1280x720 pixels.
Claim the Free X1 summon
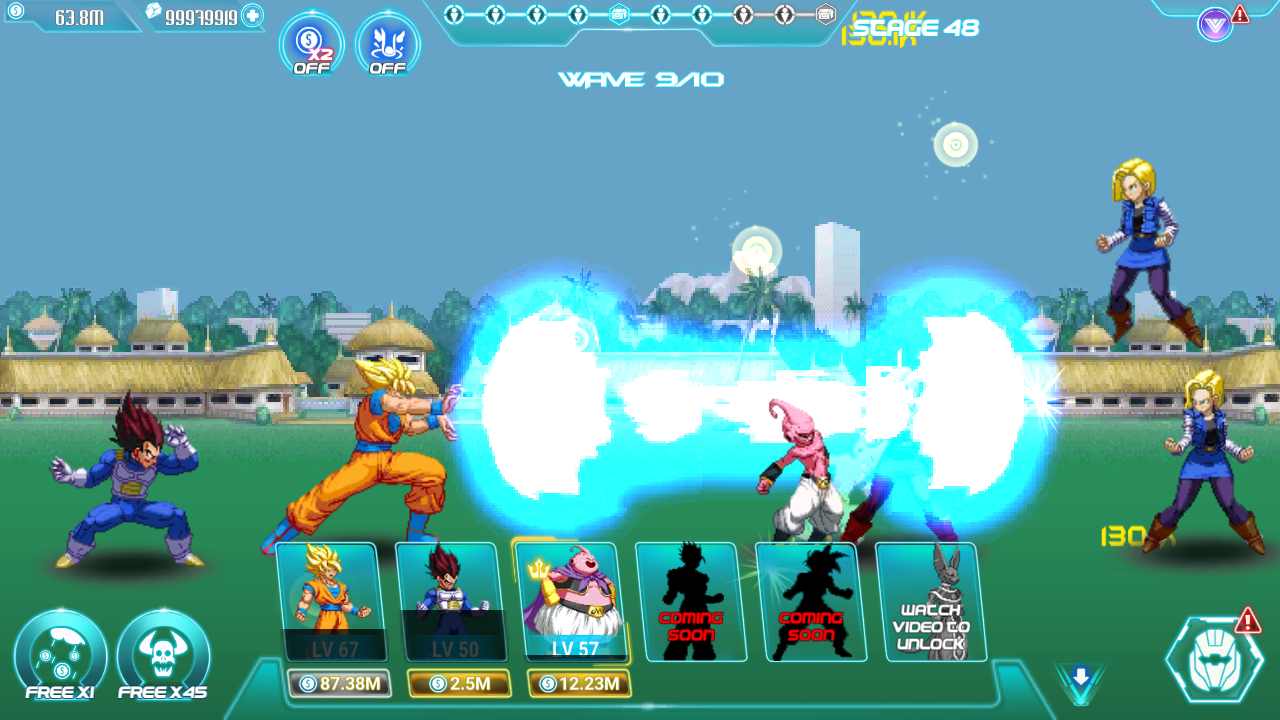click(x=60, y=655)
